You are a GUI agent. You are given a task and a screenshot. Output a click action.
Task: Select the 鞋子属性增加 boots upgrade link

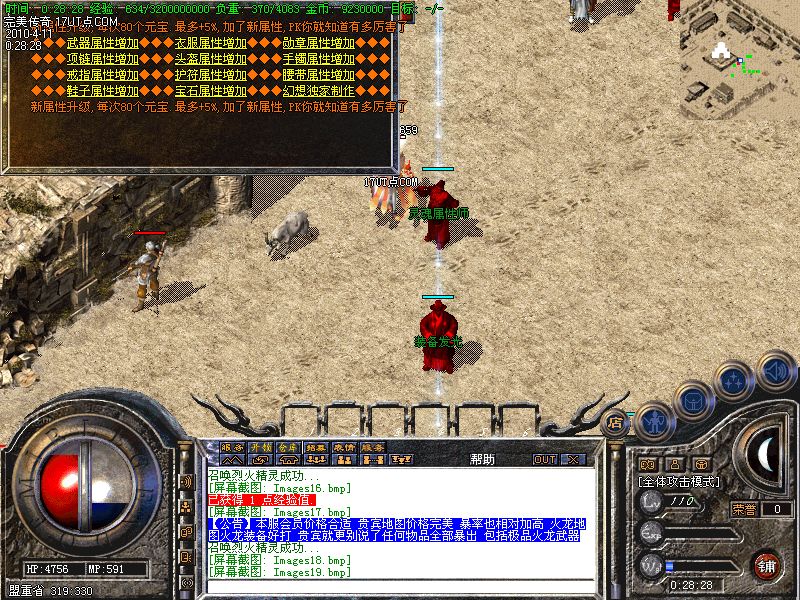click(101, 91)
